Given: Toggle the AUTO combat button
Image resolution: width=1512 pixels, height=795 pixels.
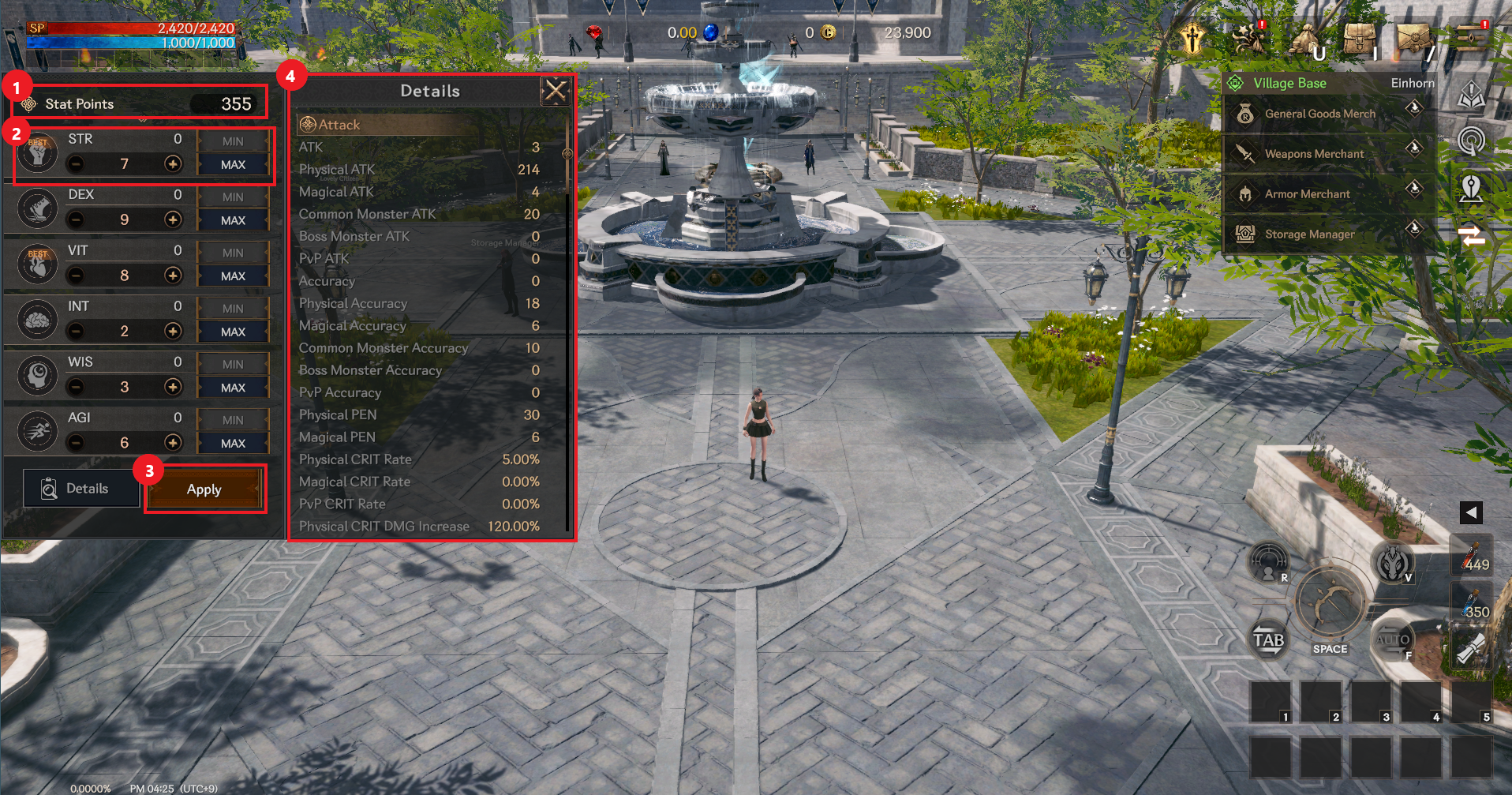Looking at the screenshot, I should coord(1394,640).
